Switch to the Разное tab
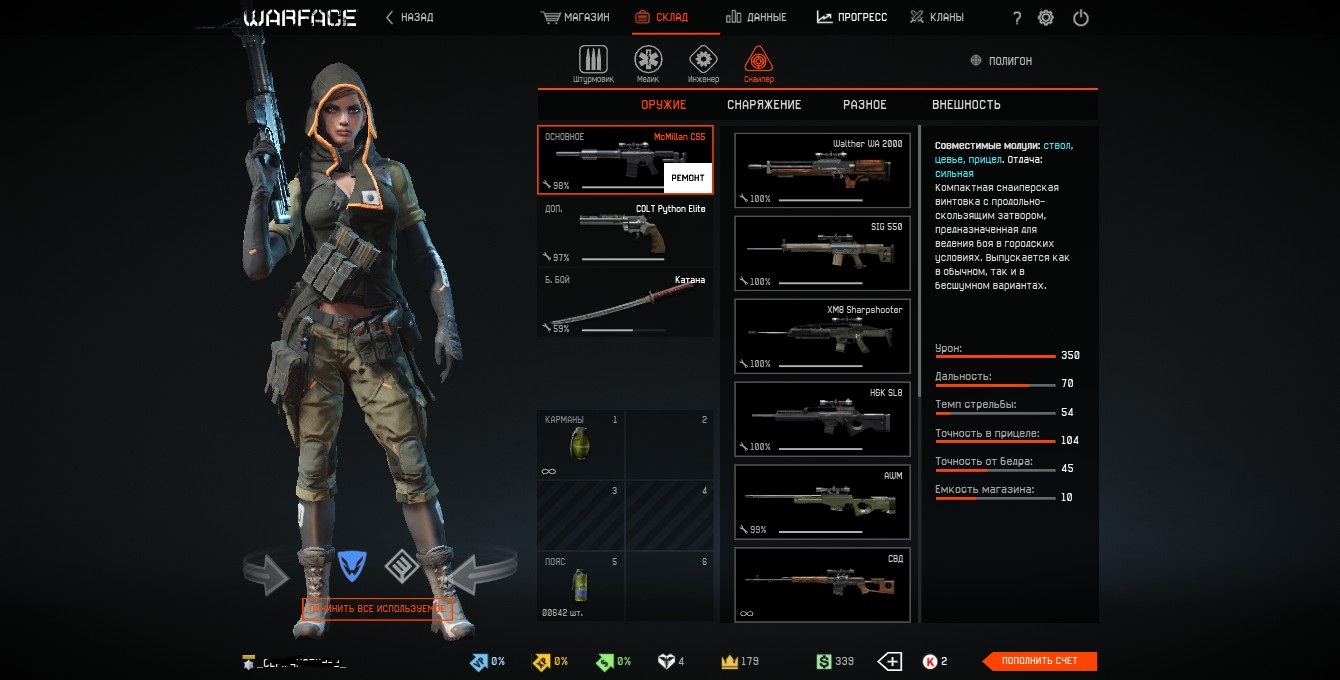1340x680 pixels. pos(864,105)
